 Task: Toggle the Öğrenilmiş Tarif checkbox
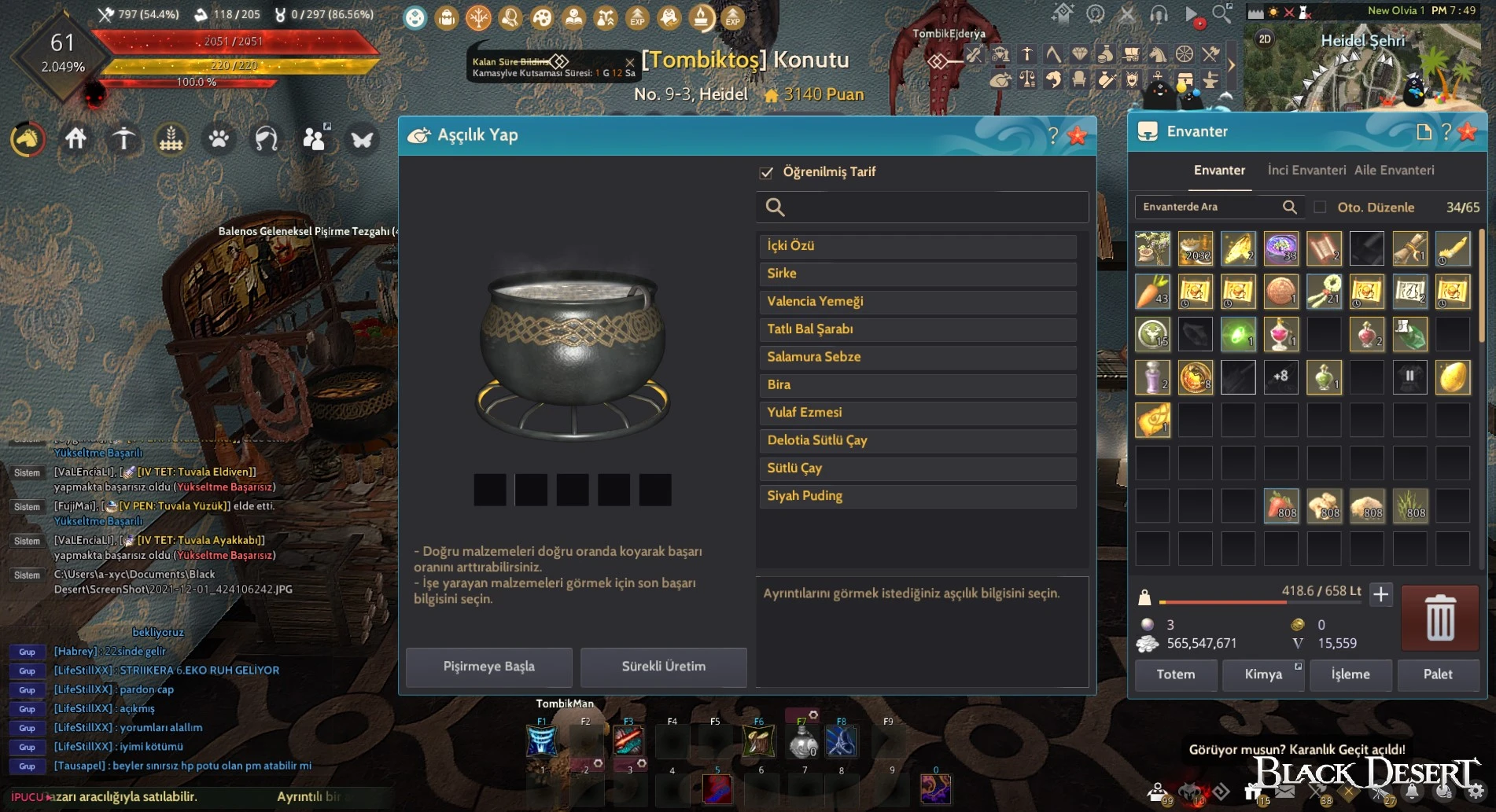point(767,172)
